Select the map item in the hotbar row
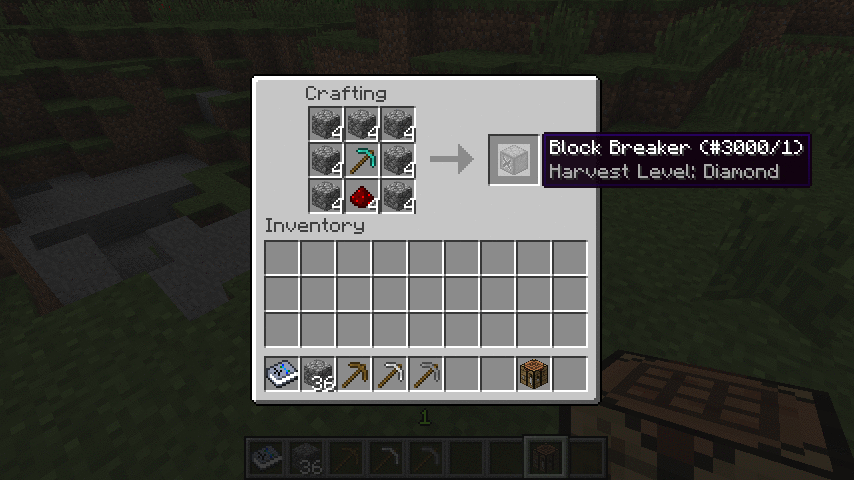The image size is (854, 480). click(282, 374)
